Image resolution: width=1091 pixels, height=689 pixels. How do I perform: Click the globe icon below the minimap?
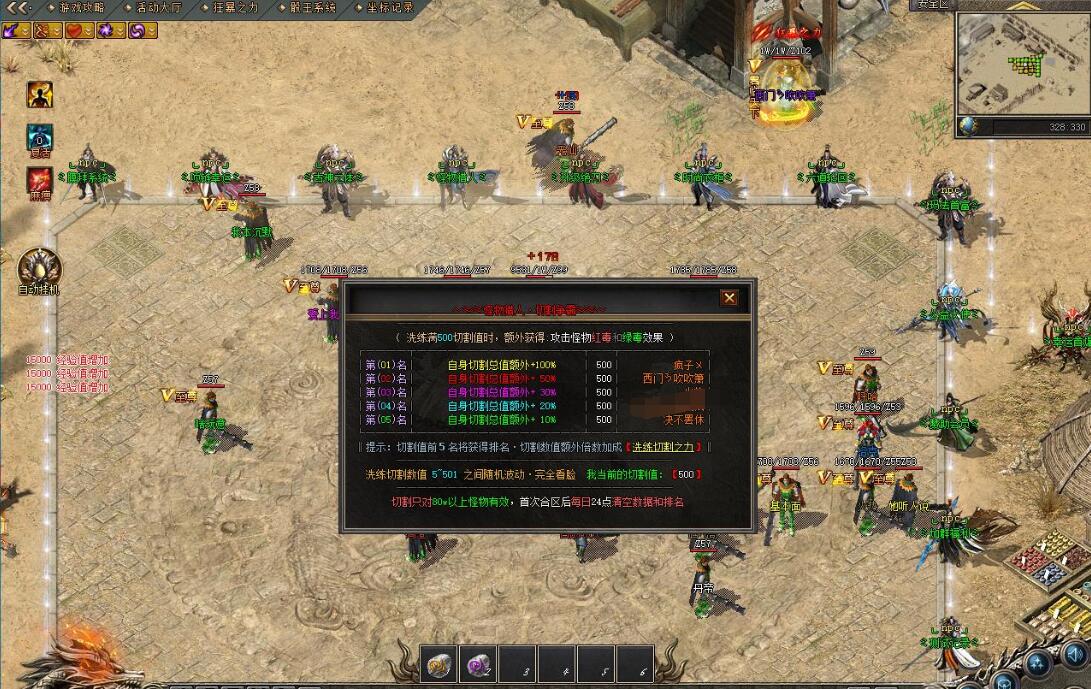[x=967, y=127]
